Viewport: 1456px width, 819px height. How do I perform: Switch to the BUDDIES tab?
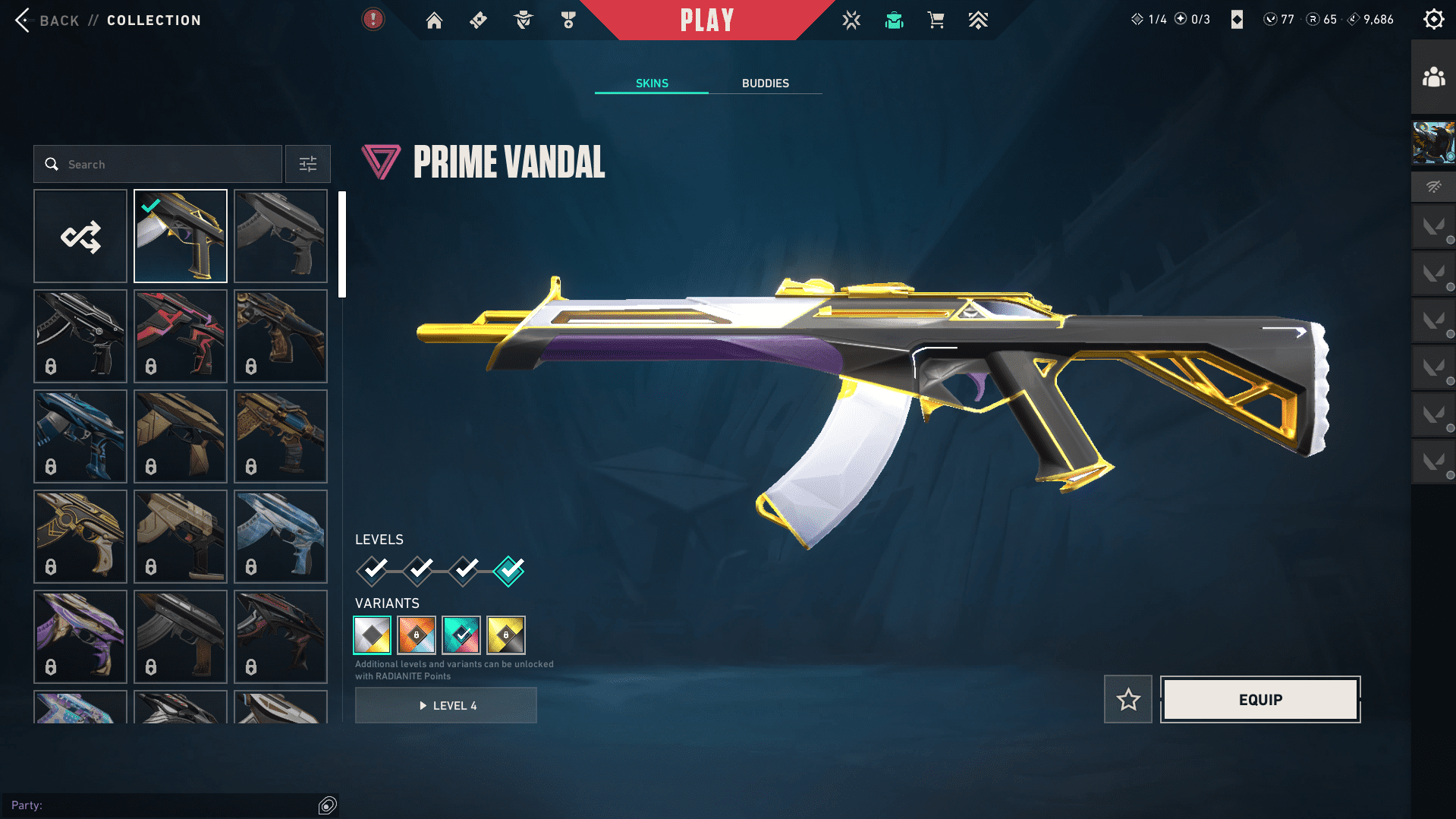766,83
